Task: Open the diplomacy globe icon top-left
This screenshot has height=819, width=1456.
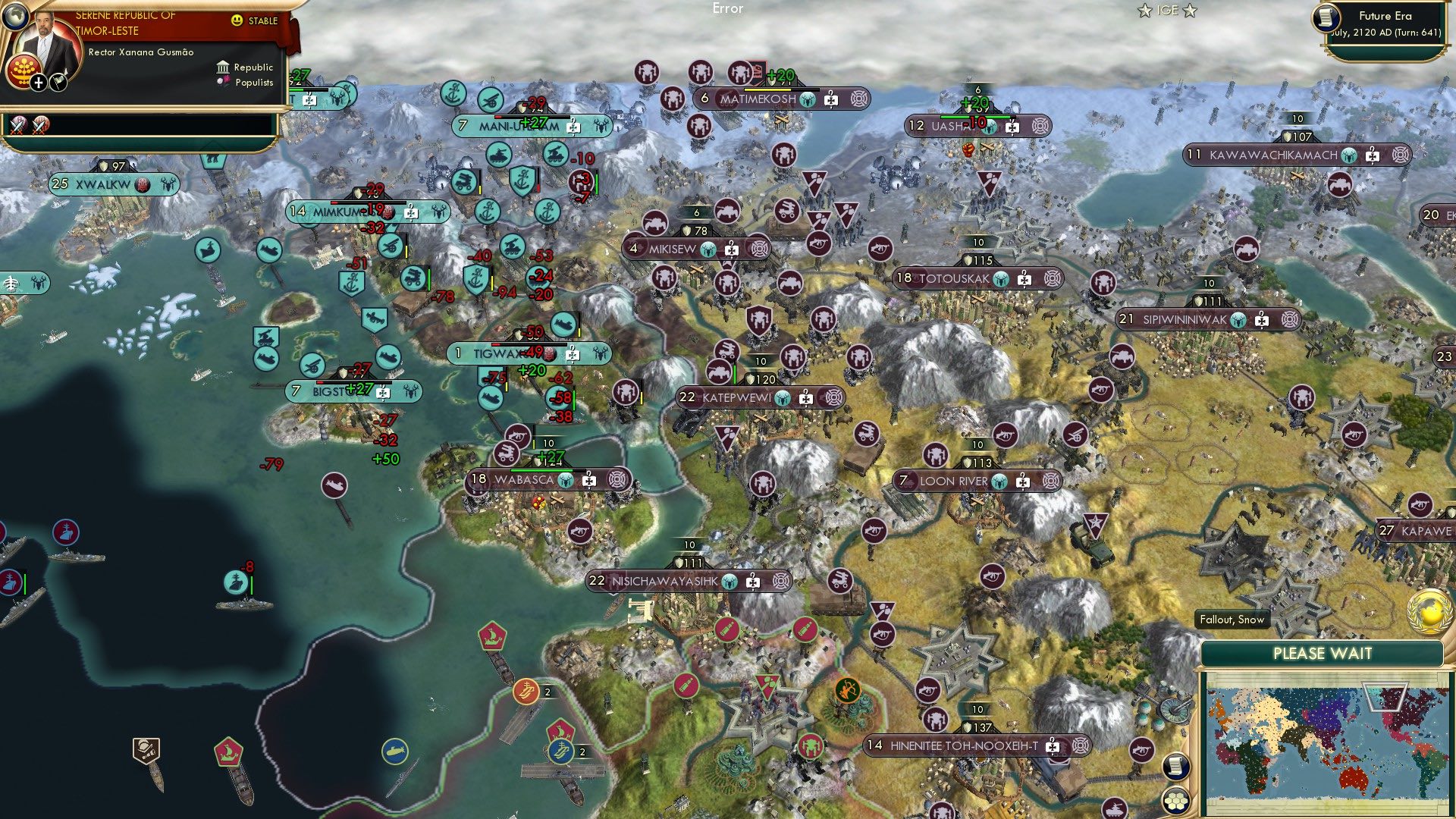Action: point(16,17)
